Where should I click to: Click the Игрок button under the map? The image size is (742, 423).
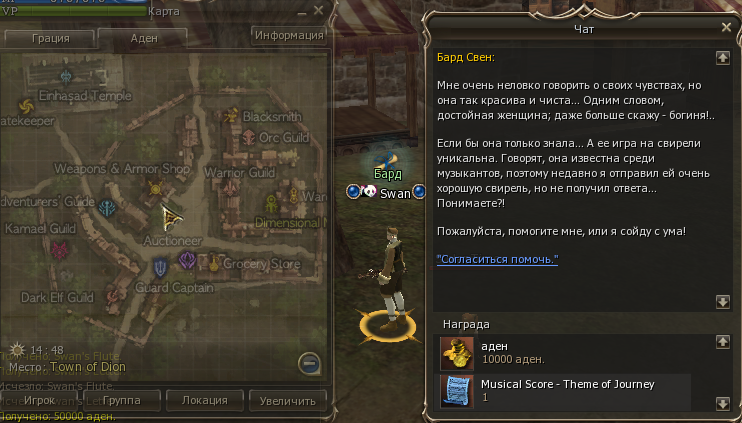point(39,400)
